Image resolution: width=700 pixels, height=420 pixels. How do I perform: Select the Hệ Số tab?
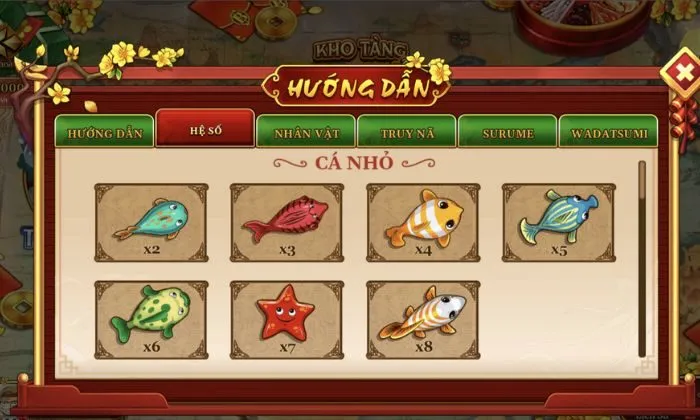pos(205,130)
